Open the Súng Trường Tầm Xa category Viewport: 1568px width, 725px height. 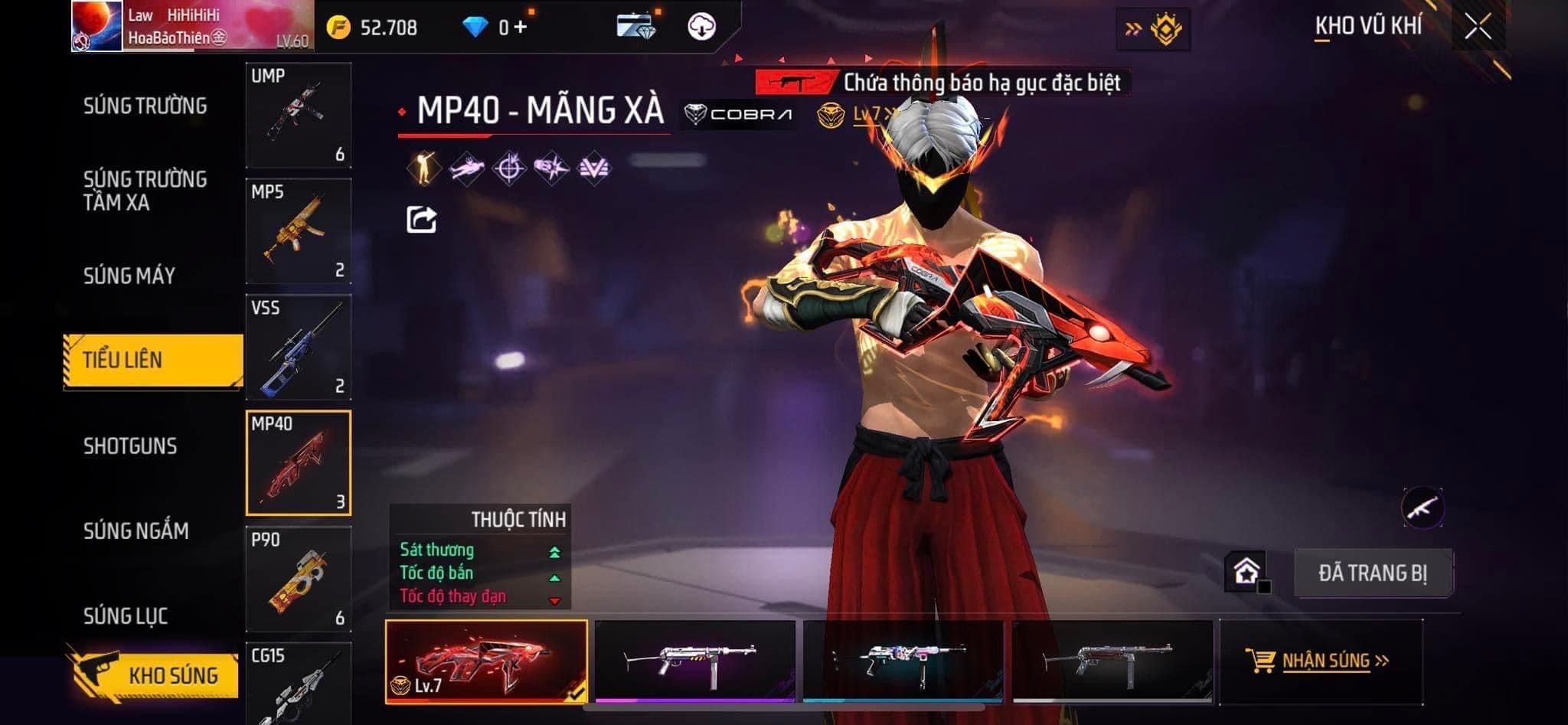pyautogui.click(x=145, y=191)
